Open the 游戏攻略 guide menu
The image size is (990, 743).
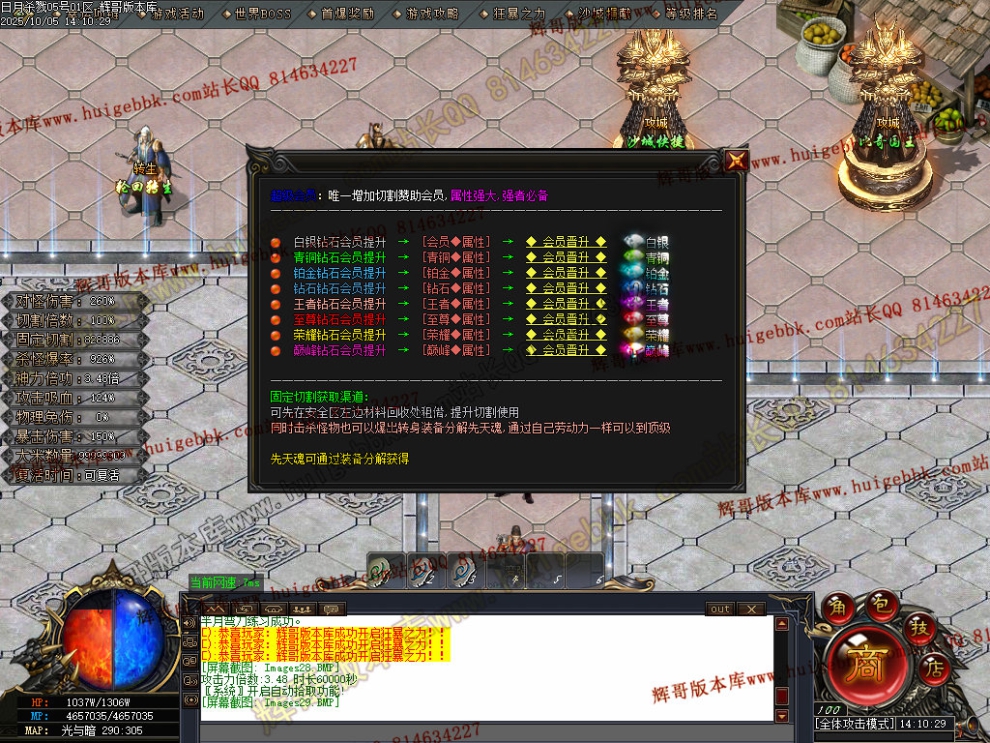(x=432, y=14)
